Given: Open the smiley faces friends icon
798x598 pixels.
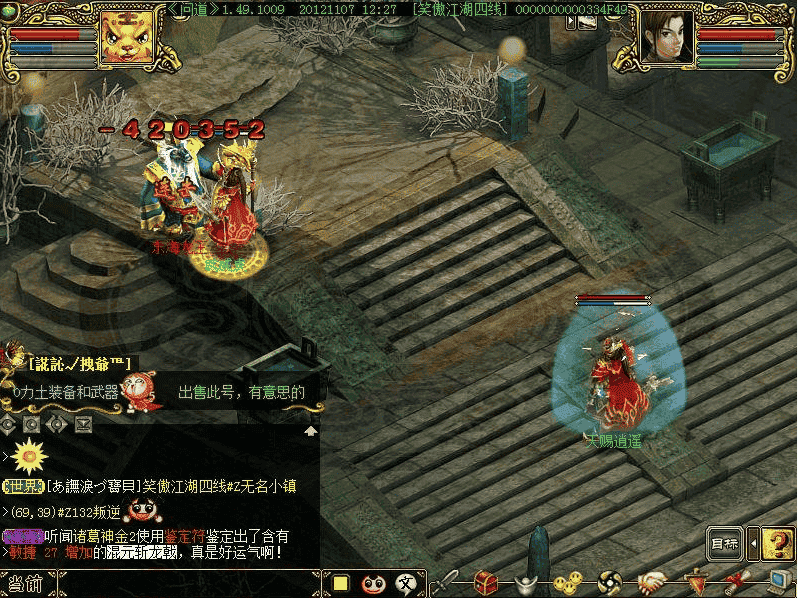Looking at the screenshot, I should tap(567, 582).
